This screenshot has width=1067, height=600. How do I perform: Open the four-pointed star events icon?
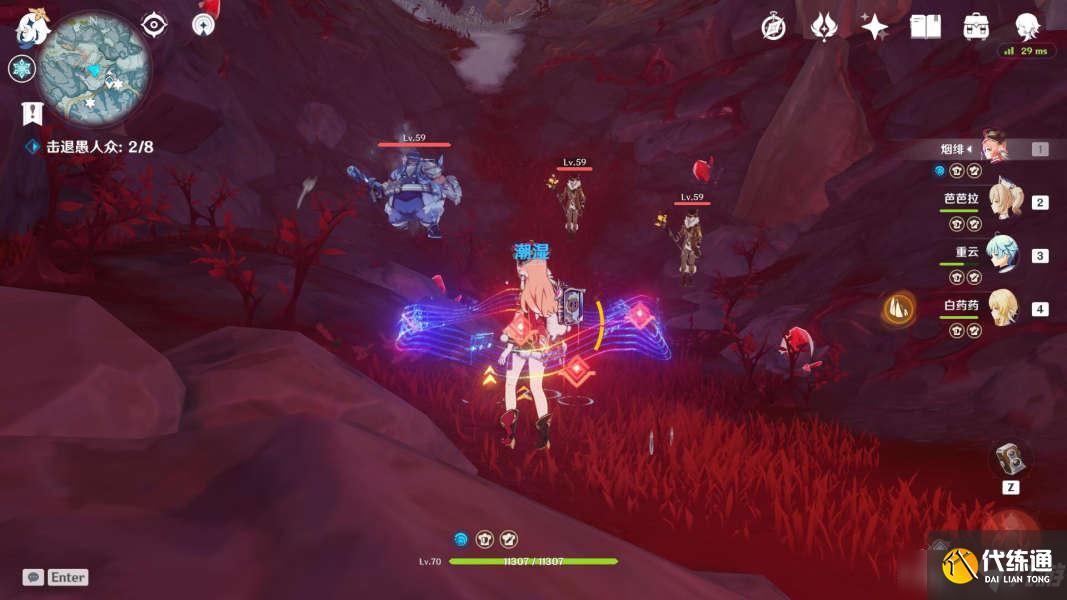click(875, 27)
